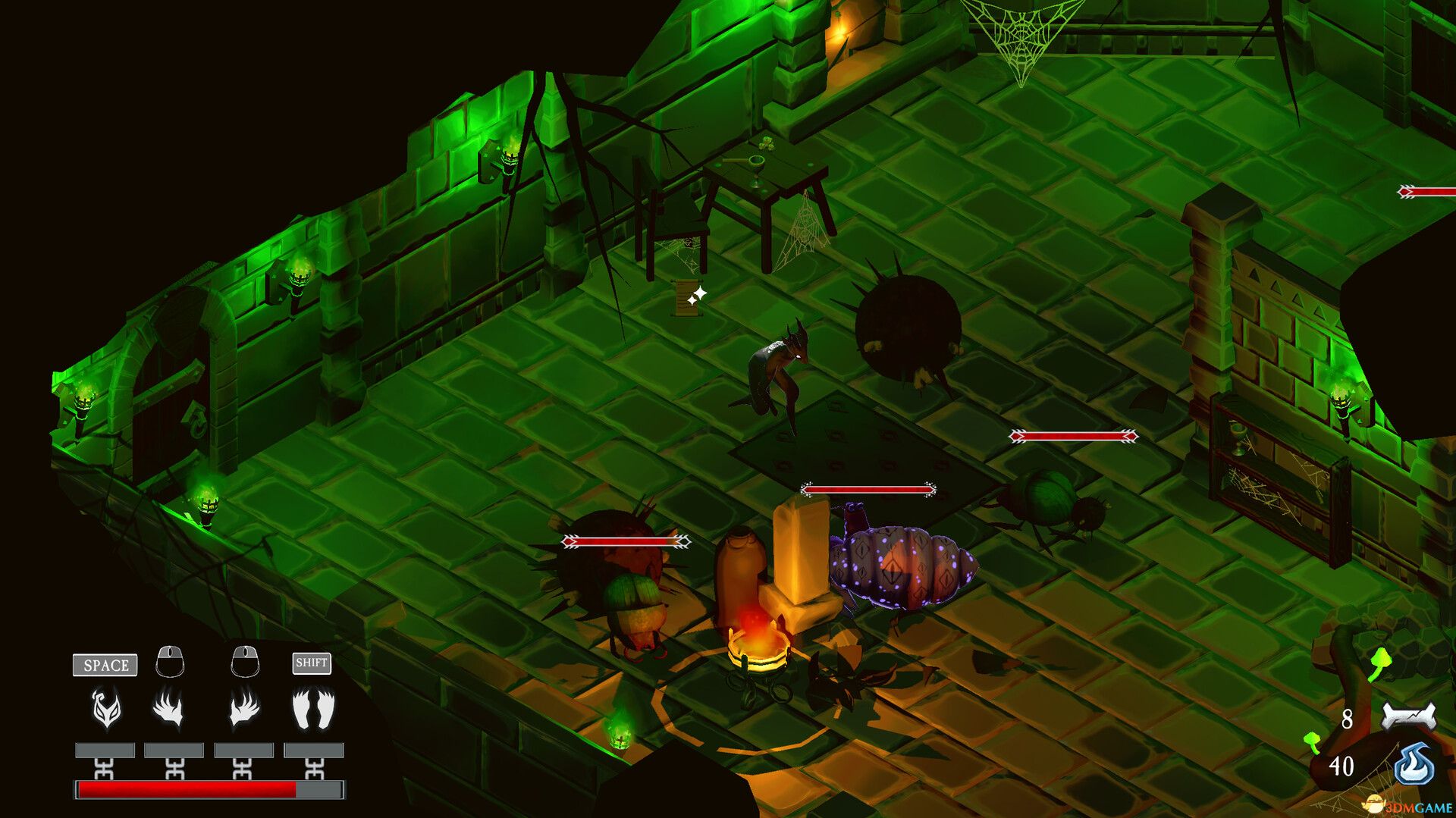Activate the fox mask ability icon
This screenshot has height=818, width=1456.
tap(106, 709)
